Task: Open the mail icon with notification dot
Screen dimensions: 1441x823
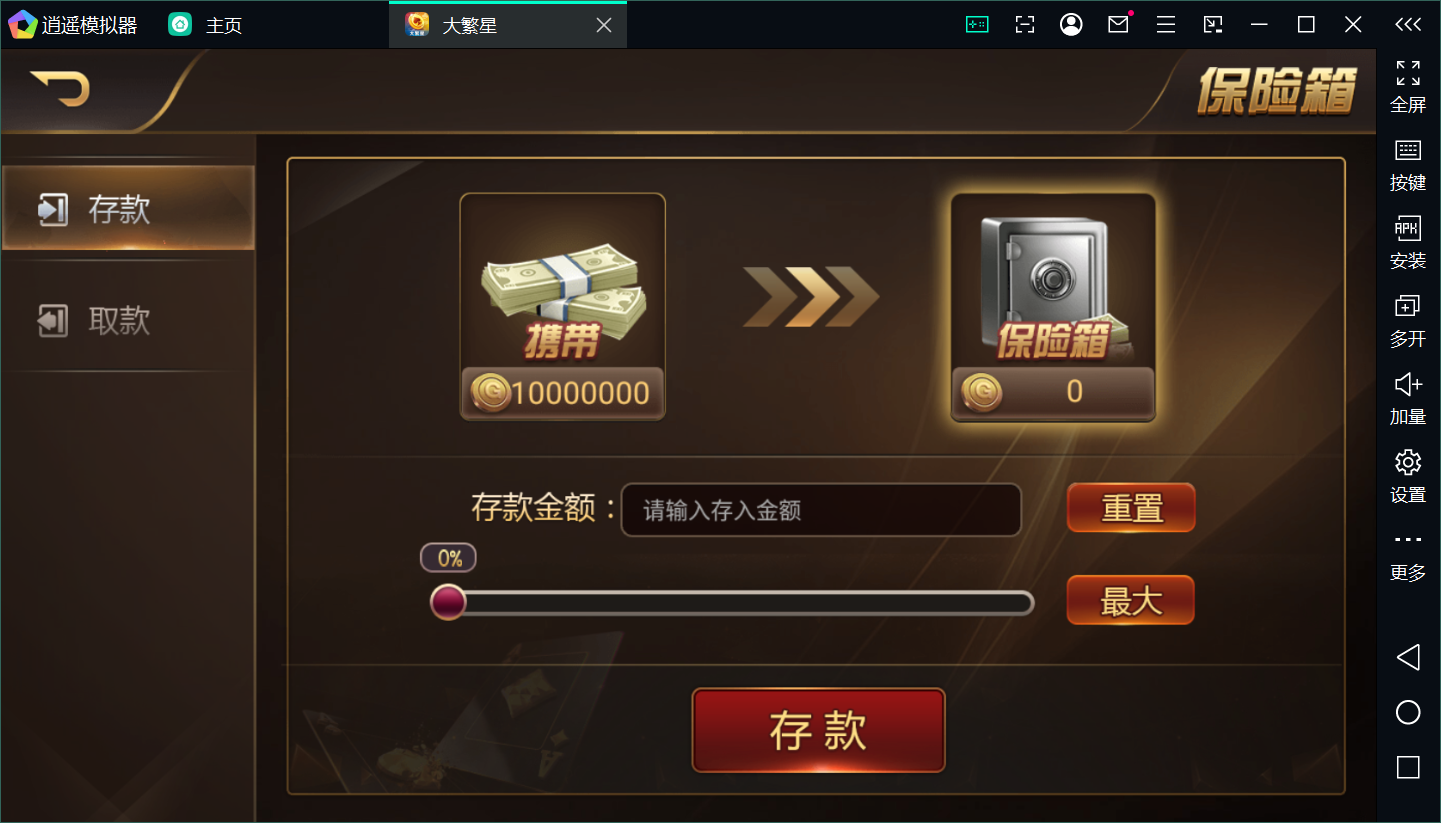Action: (1117, 23)
